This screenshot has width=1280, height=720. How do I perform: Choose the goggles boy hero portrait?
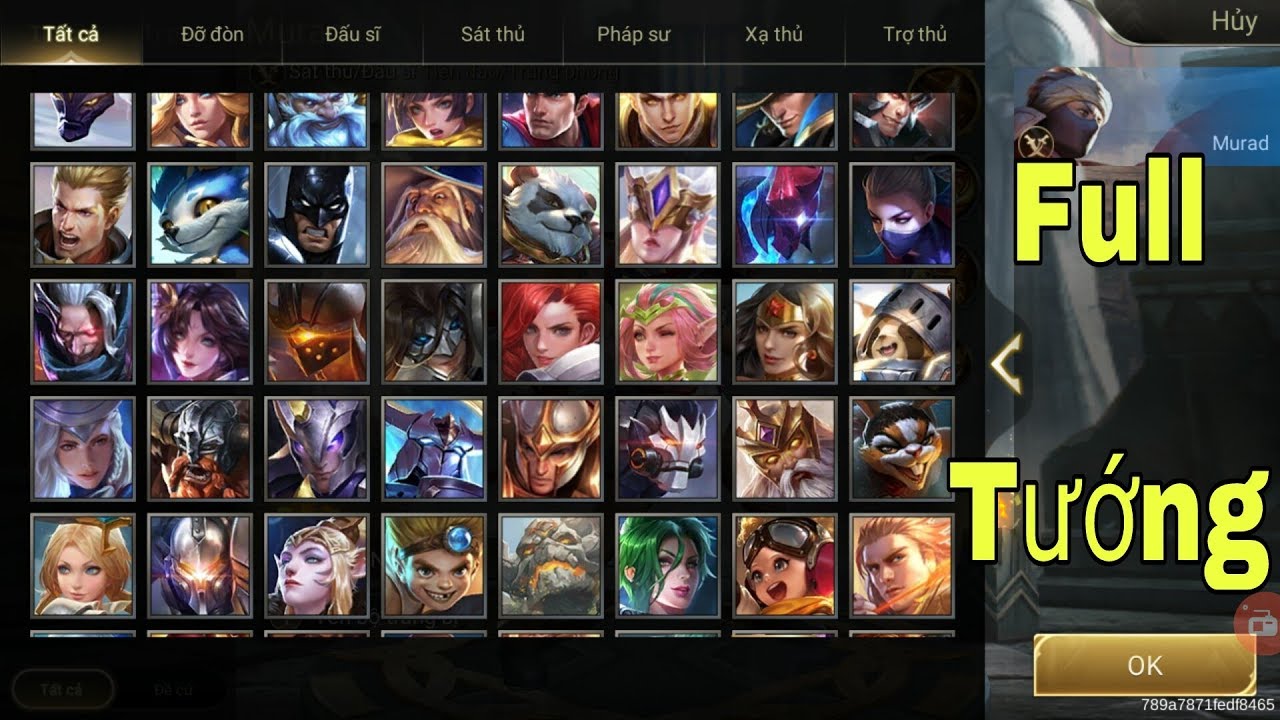[x=434, y=565]
